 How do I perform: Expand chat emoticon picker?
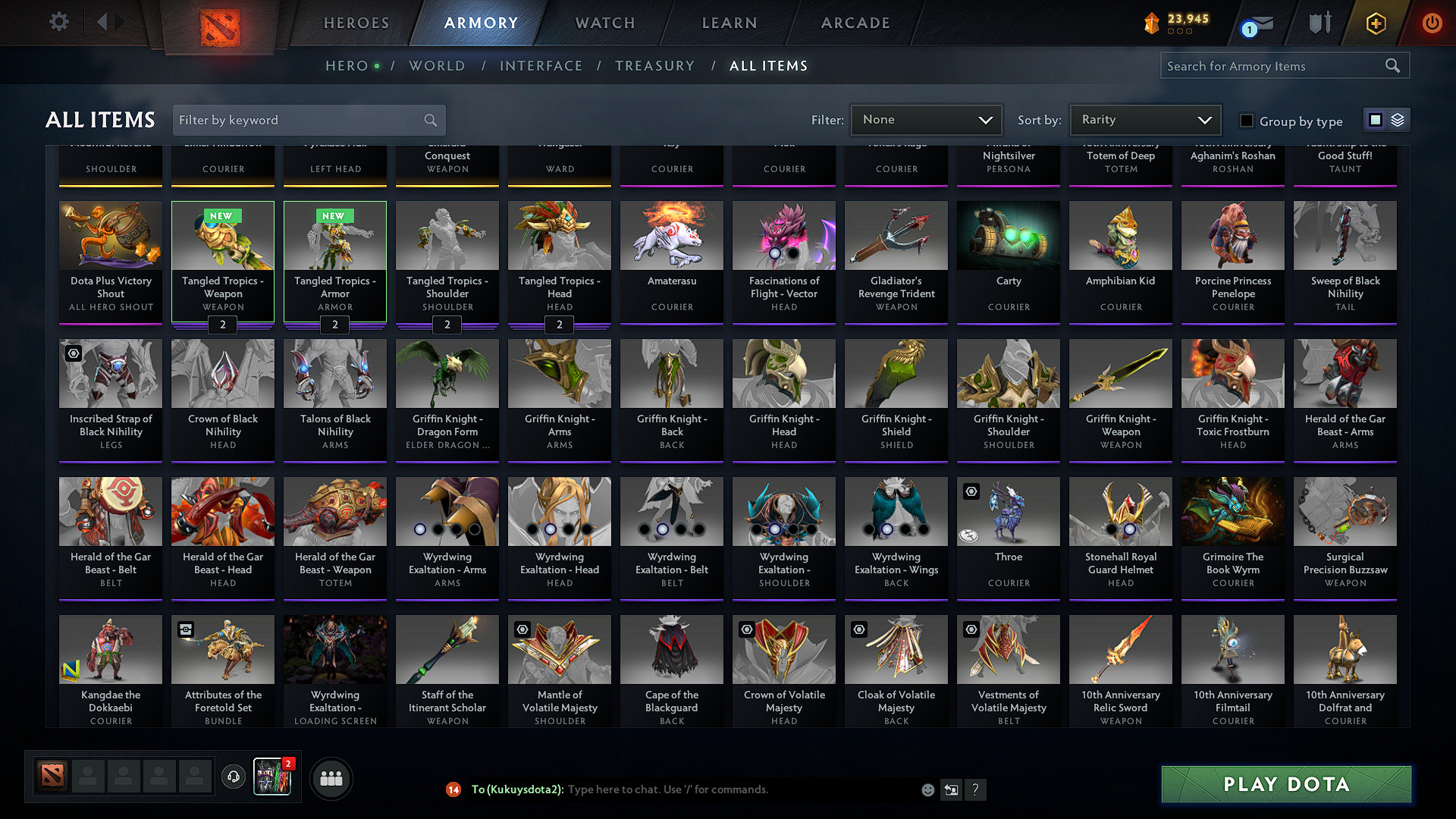(x=927, y=789)
